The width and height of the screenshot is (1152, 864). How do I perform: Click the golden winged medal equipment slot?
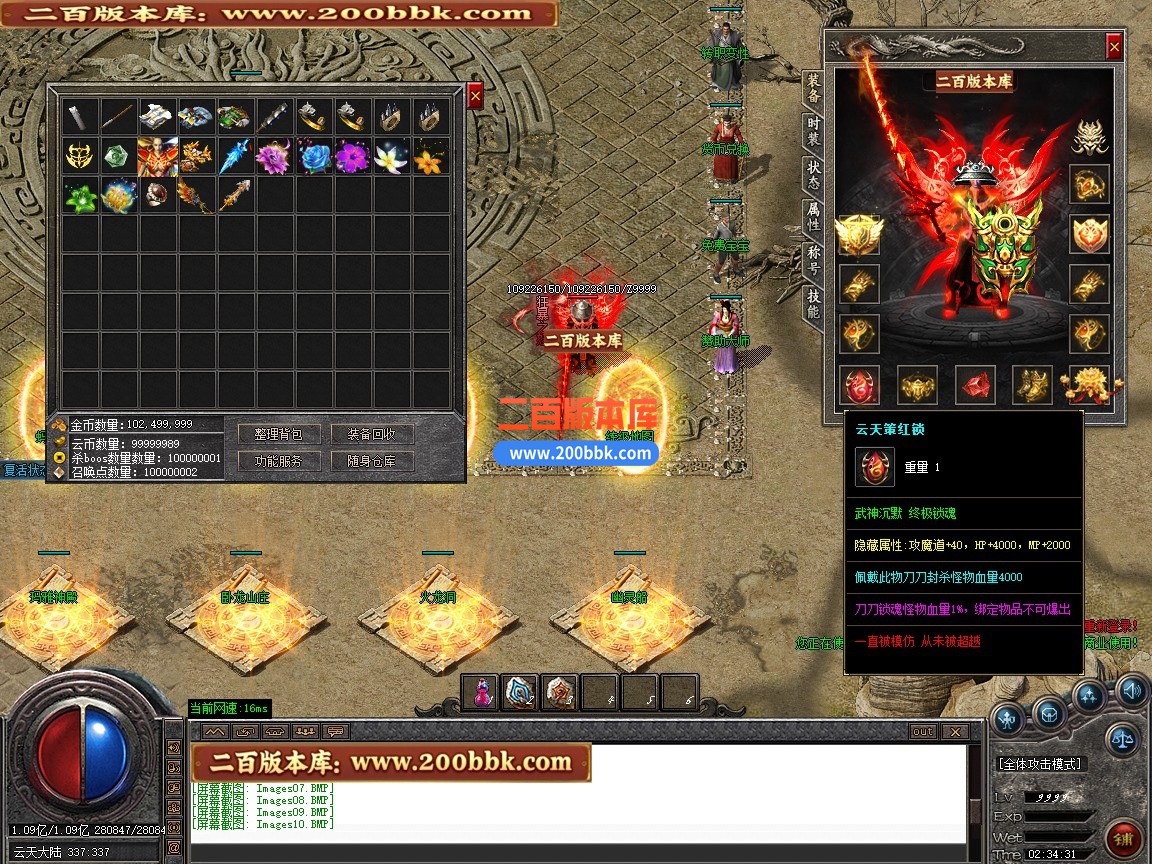pyautogui.click(x=858, y=234)
